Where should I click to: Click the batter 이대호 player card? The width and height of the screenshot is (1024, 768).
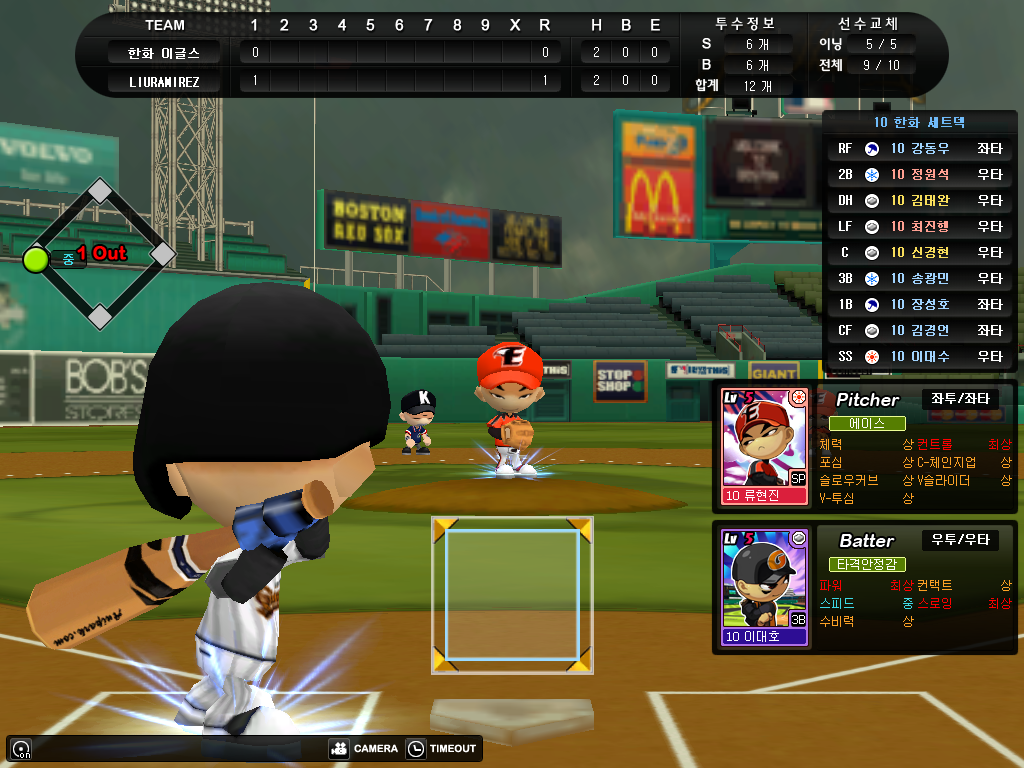point(763,586)
